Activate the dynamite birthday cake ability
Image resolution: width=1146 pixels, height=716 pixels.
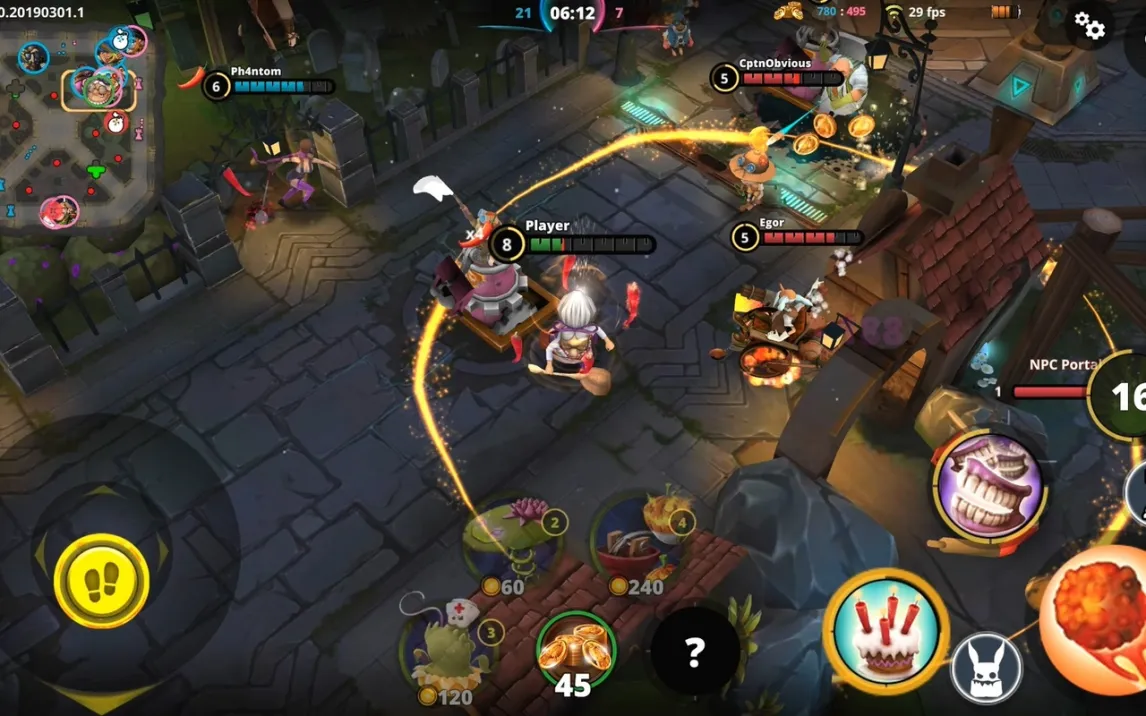(885, 630)
